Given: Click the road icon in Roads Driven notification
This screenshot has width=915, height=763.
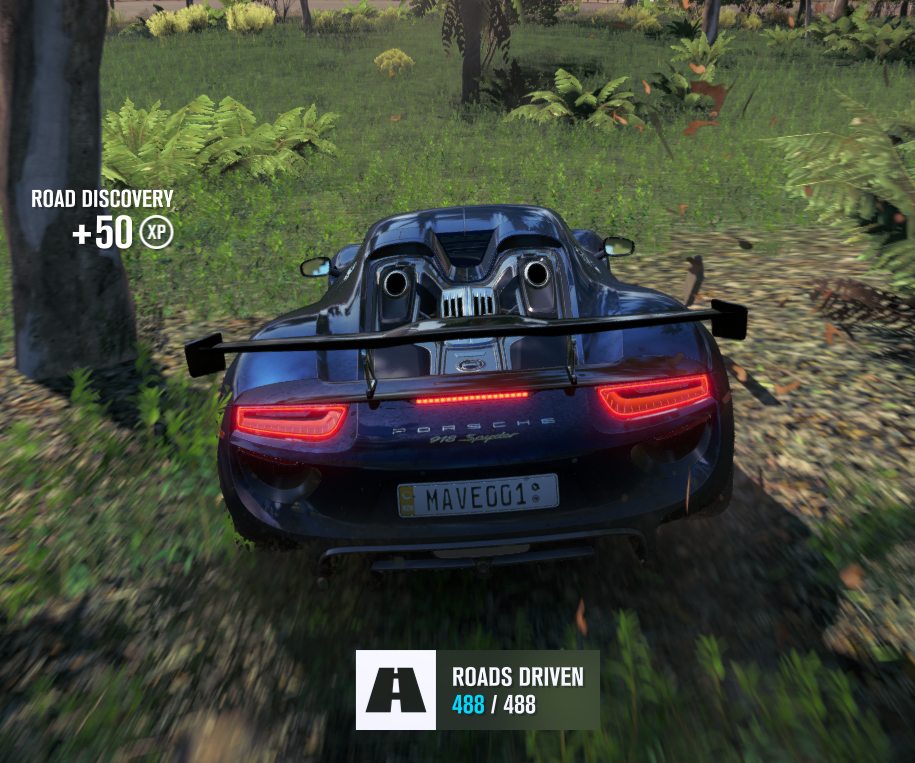Looking at the screenshot, I should (x=396, y=690).
